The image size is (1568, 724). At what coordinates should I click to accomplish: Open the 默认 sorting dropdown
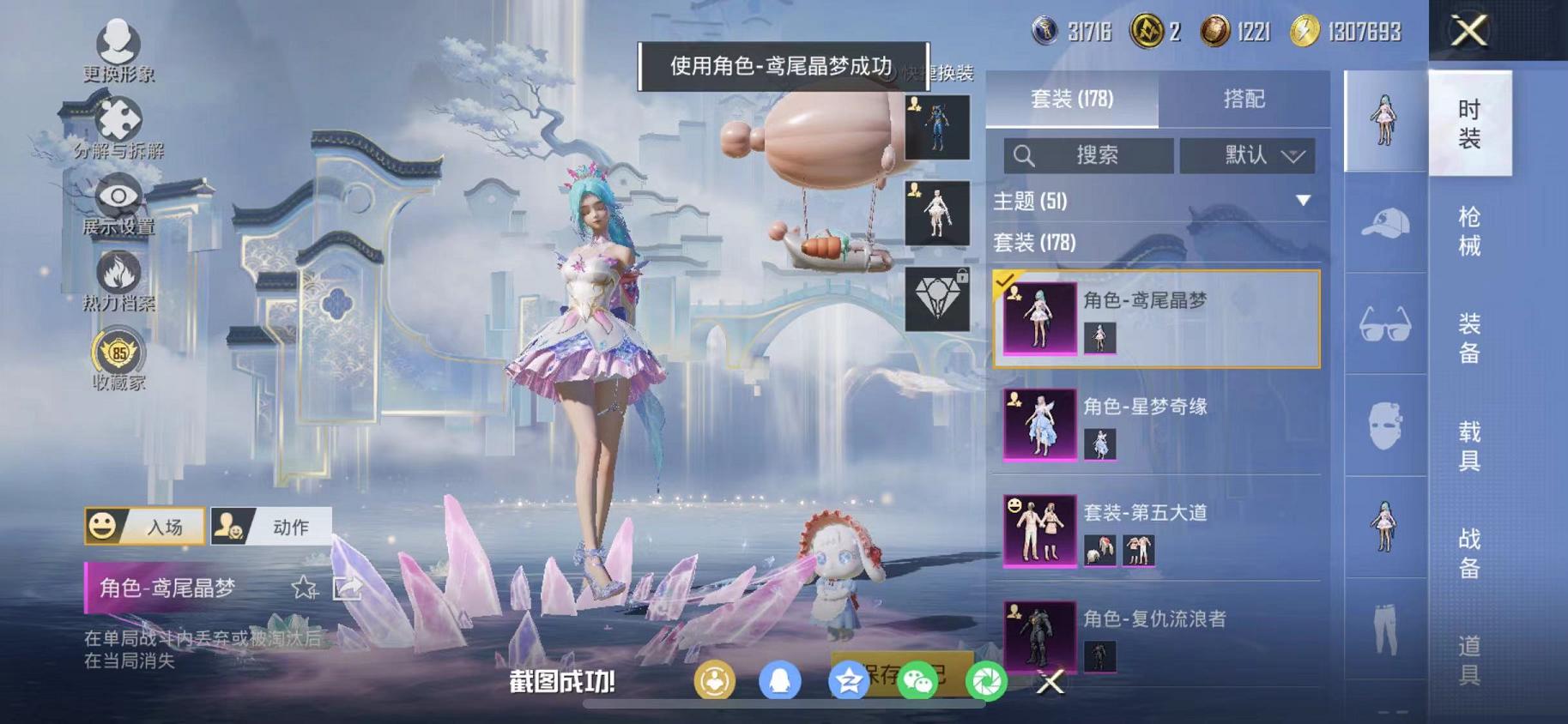click(x=1249, y=155)
